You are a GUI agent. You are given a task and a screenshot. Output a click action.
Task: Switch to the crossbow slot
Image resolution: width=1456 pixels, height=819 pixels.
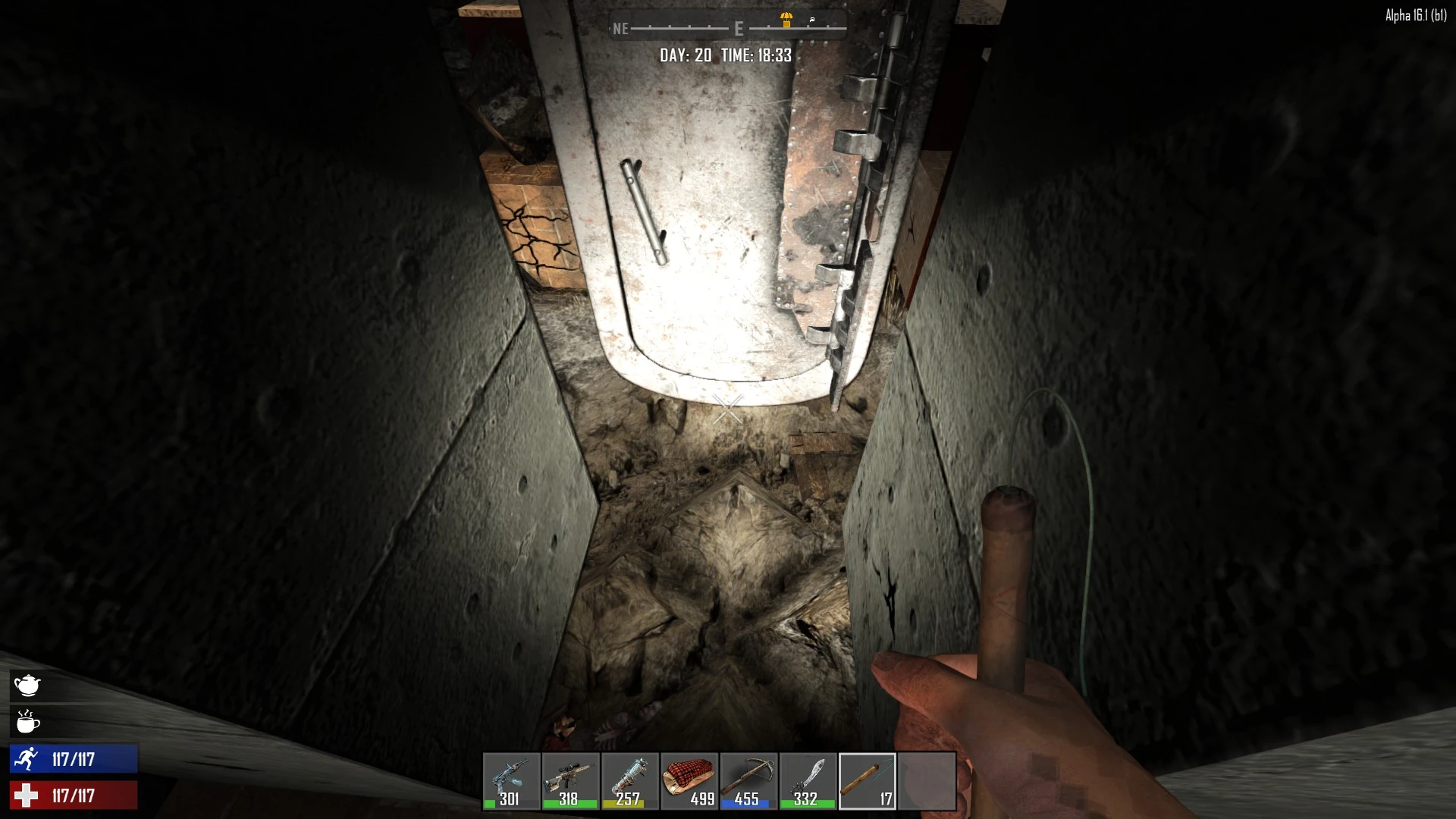(748, 780)
